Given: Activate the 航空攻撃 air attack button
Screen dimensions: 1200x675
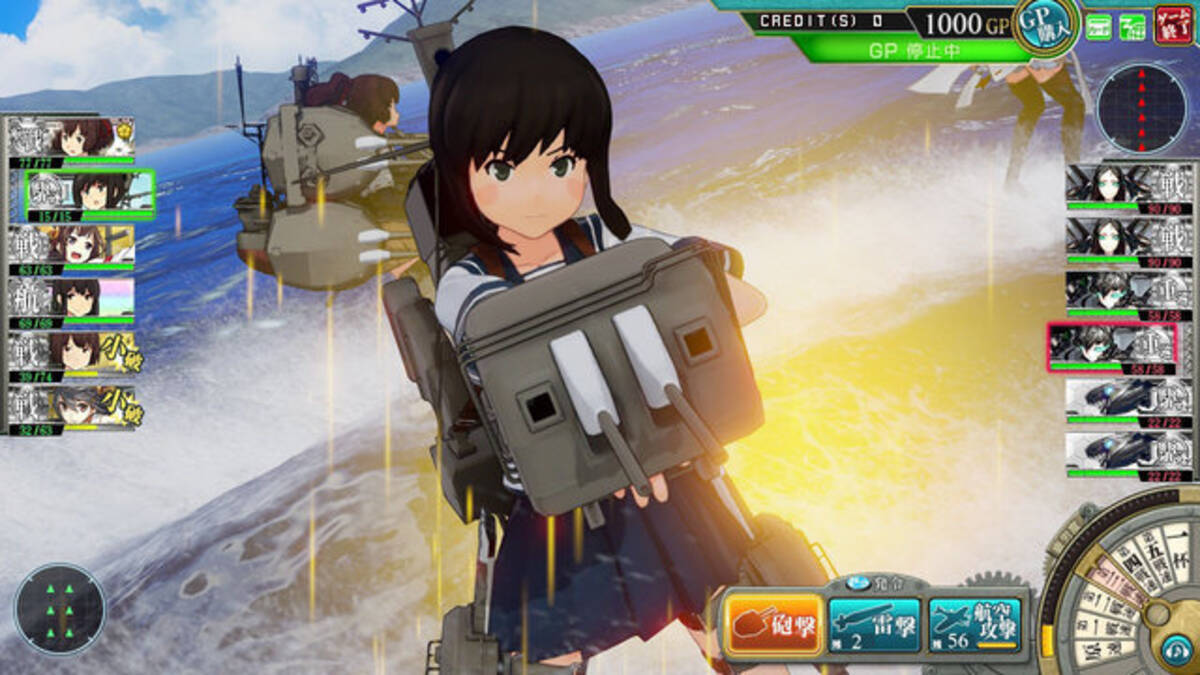Looking at the screenshot, I should pyautogui.click(x=976, y=626).
